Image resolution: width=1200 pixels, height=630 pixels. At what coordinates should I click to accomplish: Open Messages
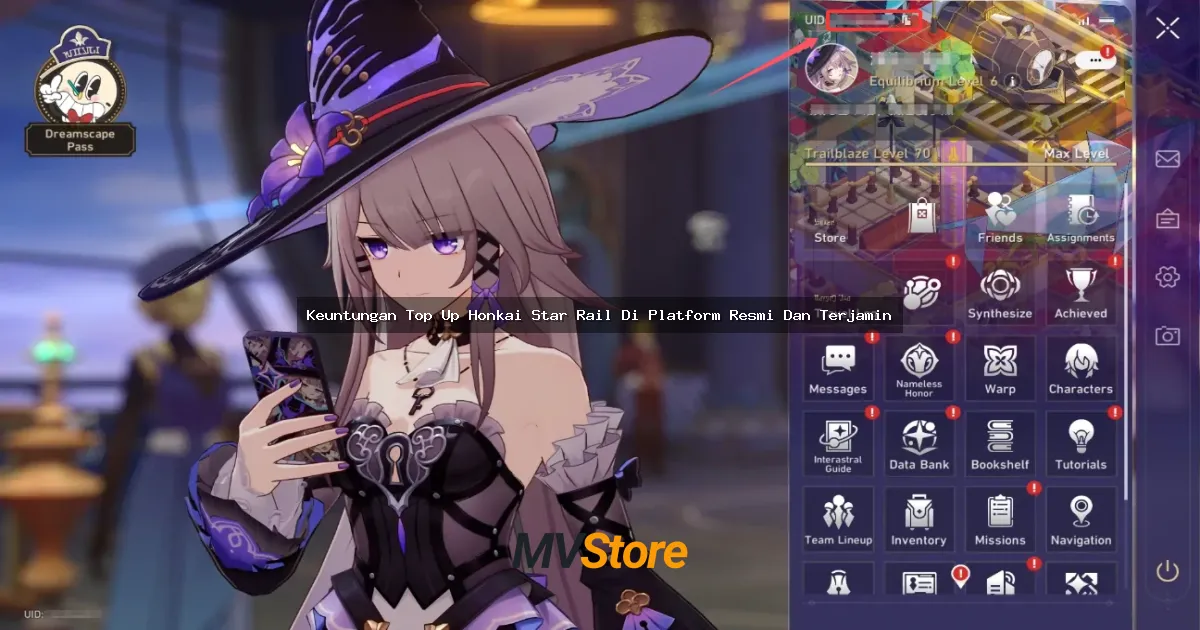coord(838,369)
